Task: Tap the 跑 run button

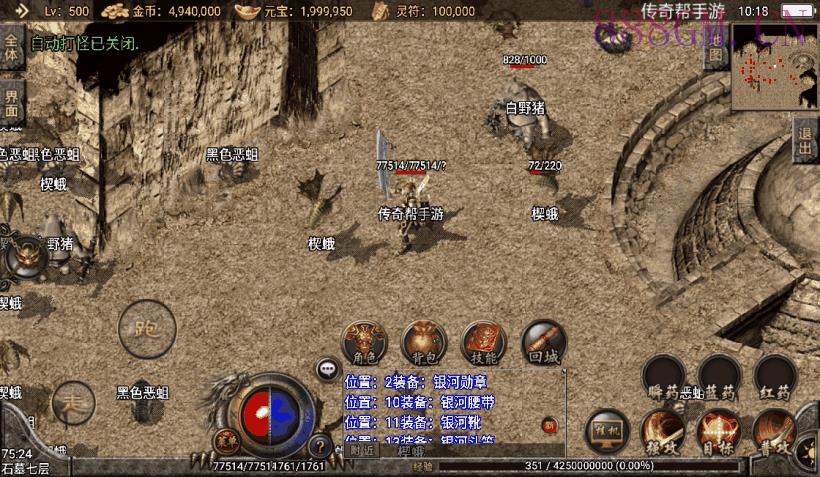Action: (x=147, y=328)
